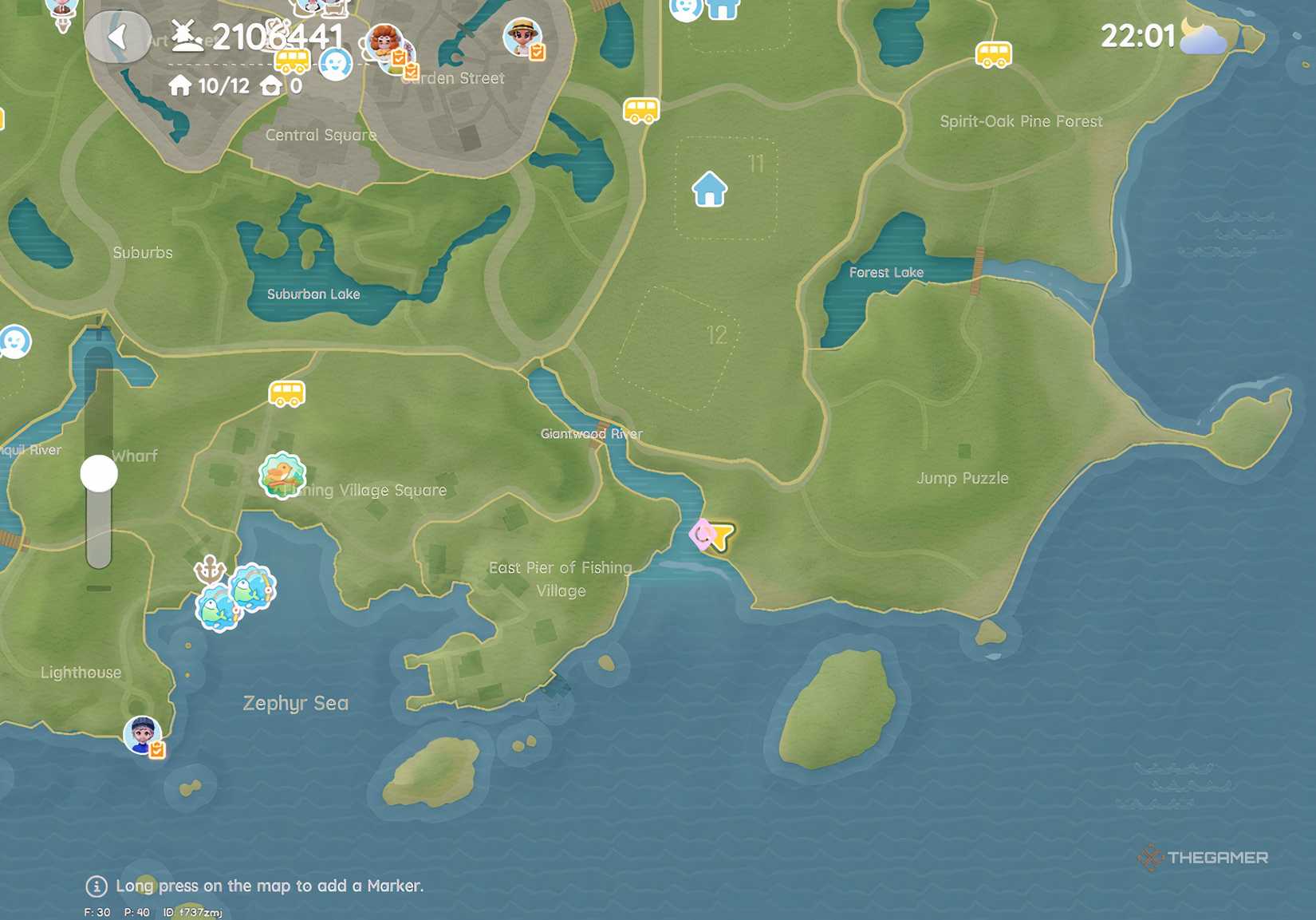Viewport: 1316px width, 920px height.
Task: Click the zoom slider knob on the left
Action: tap(98, 473)
